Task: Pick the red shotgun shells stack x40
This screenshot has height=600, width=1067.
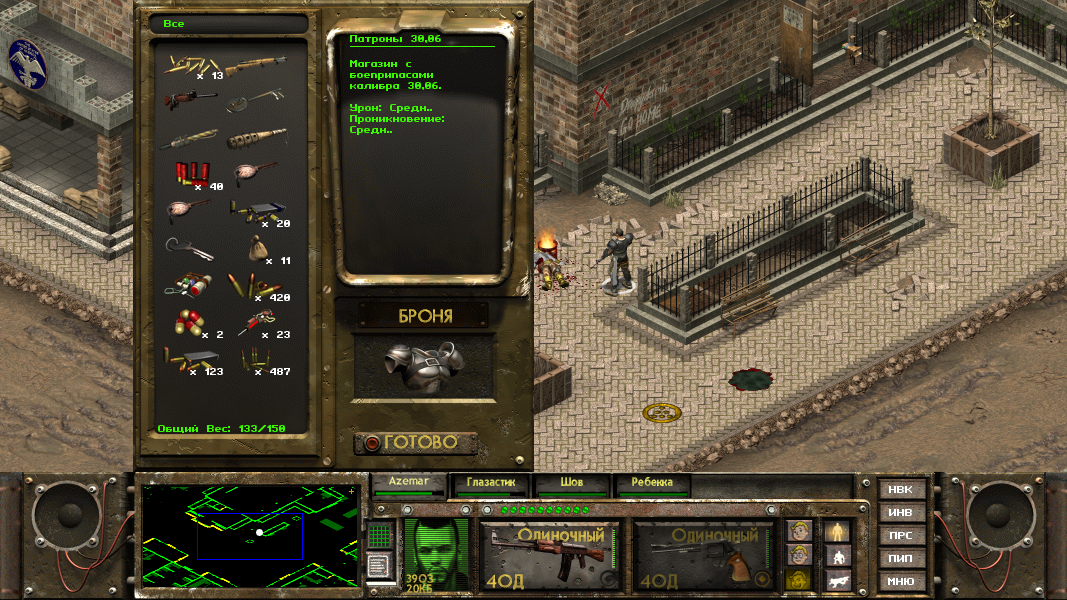Action: [191, 174]
